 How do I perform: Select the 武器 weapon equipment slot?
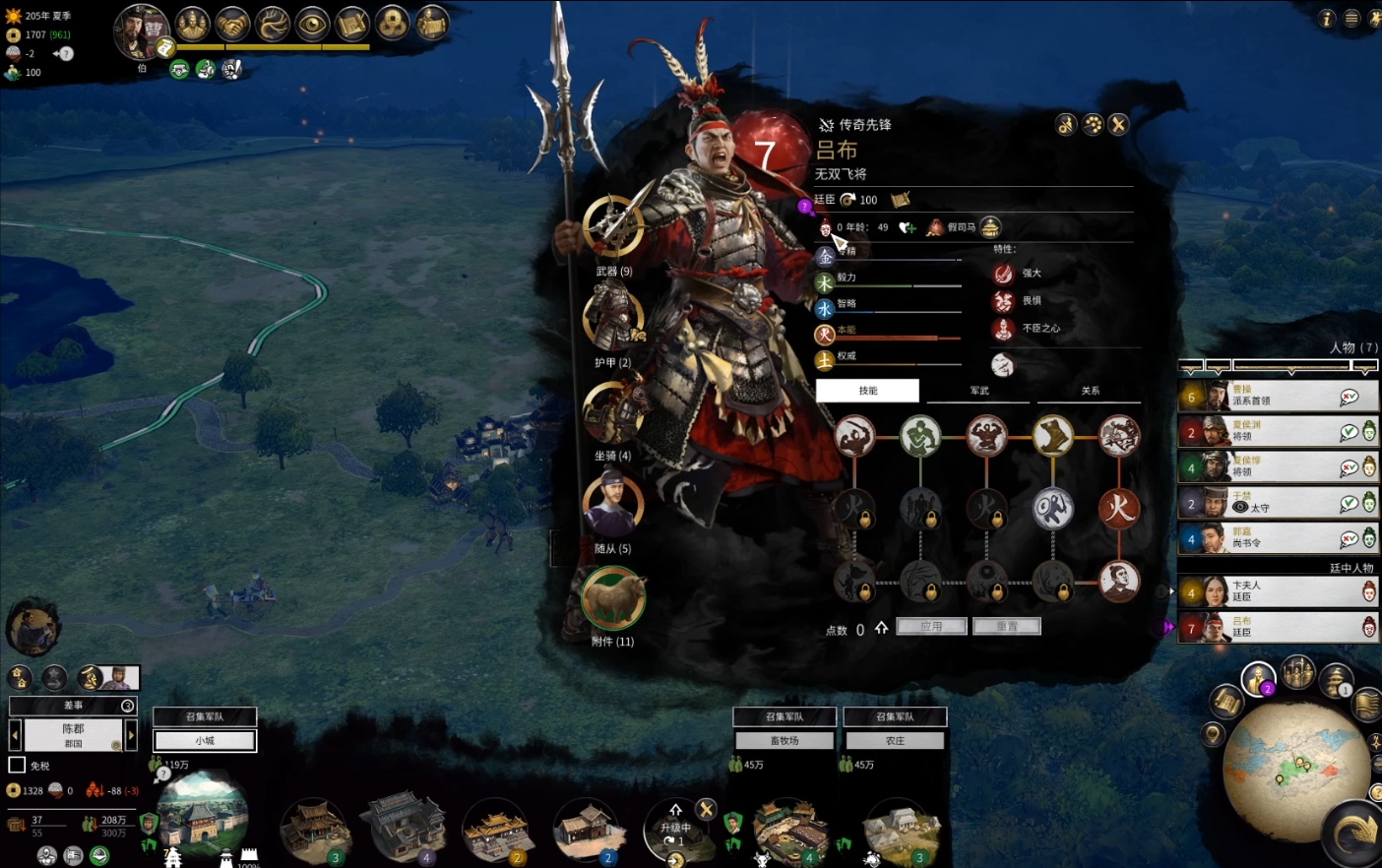(613, 226)
